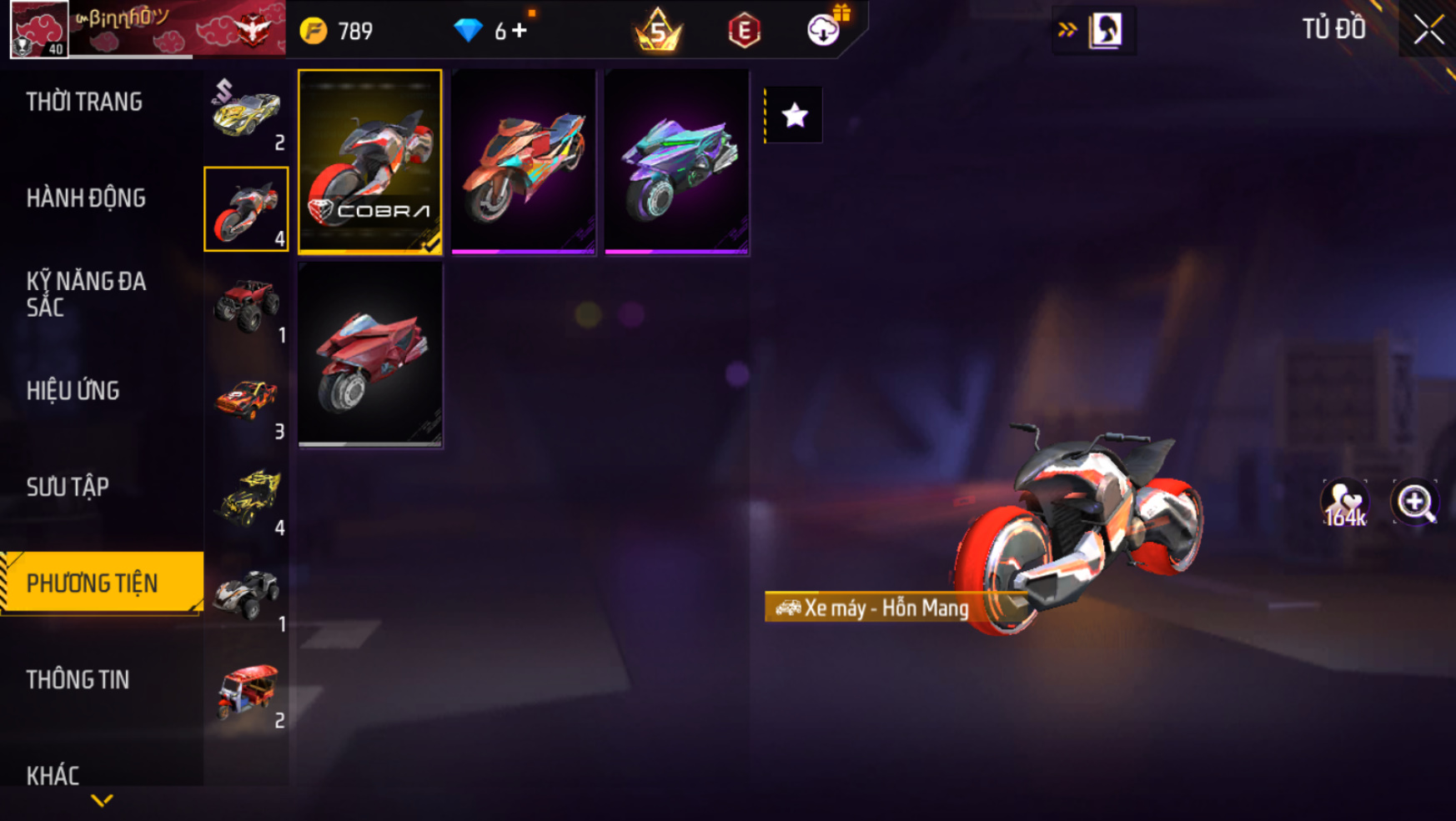
Task: Switch to the Hành Động tab
Action: coord(86,198)
